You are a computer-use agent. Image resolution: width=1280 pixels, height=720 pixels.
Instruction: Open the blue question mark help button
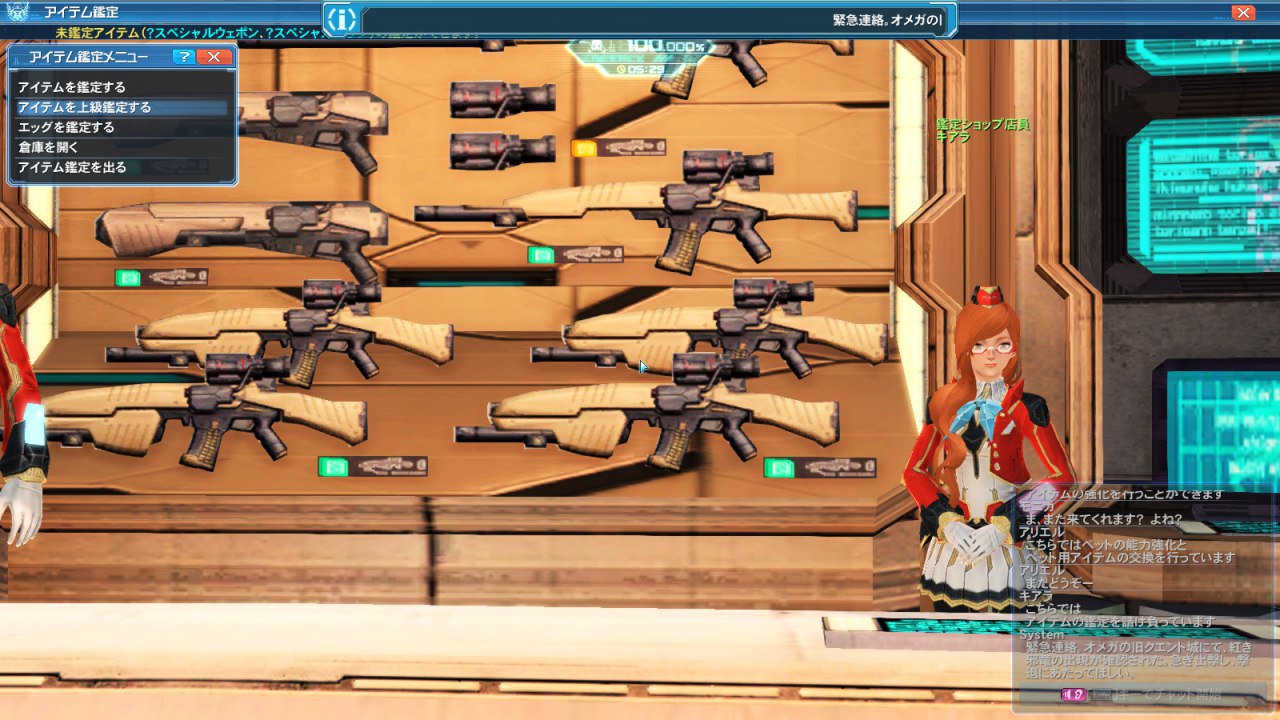click(x=183, y=57)
